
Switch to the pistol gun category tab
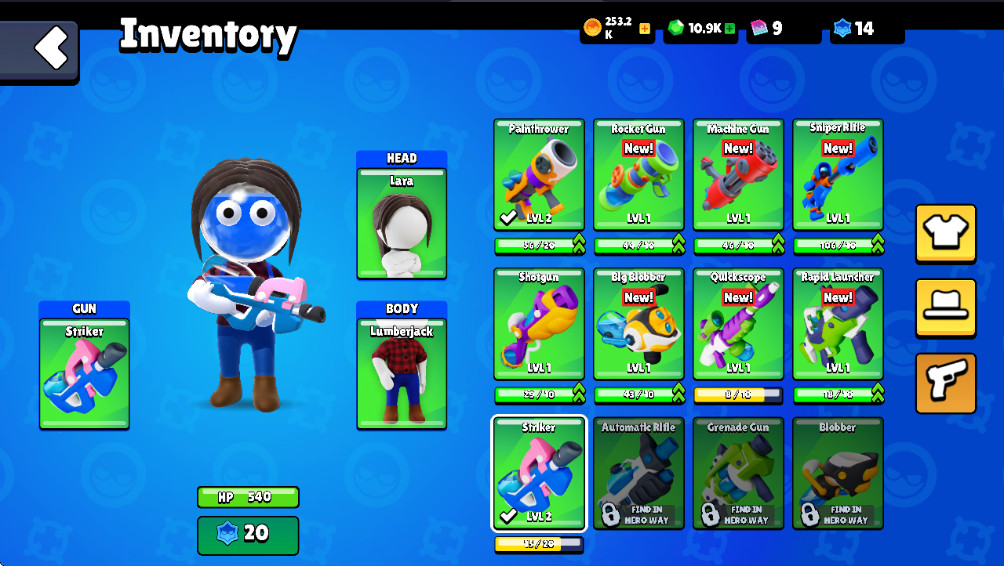pos(945,382)
